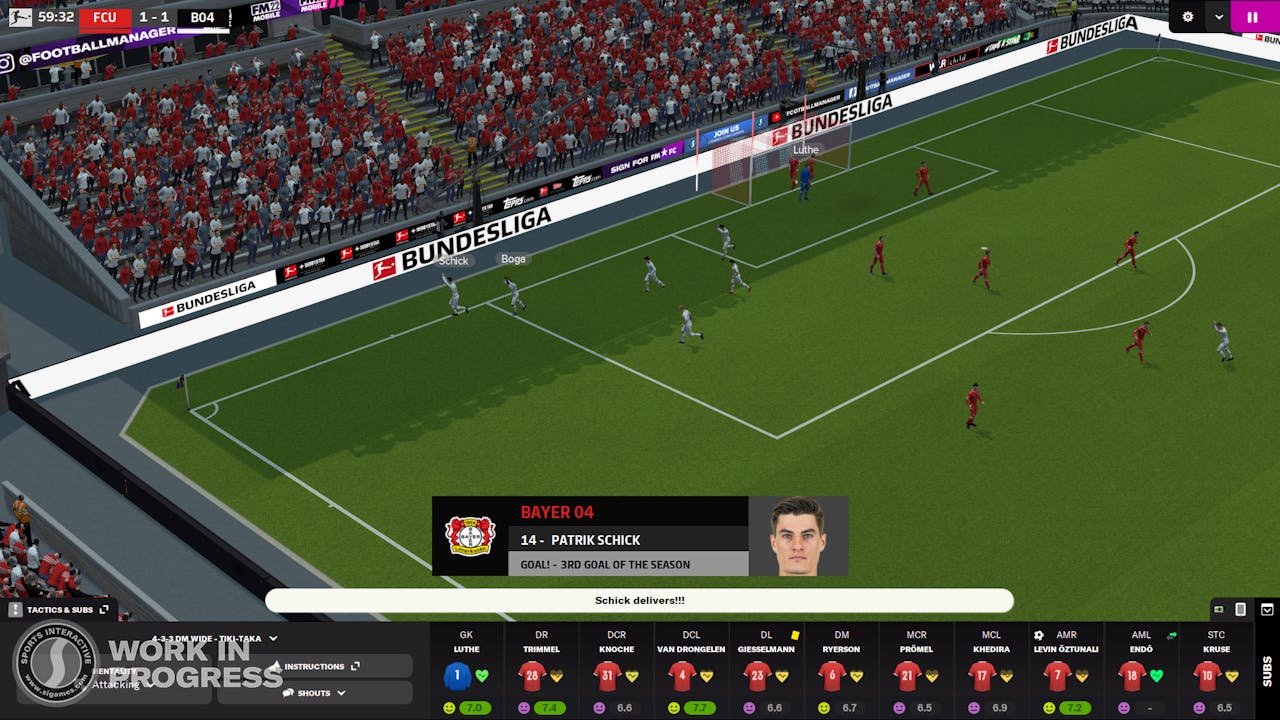Click Luthe's blue goalkeeper shirt icon
1280x720 pixels.
point(457,677)
